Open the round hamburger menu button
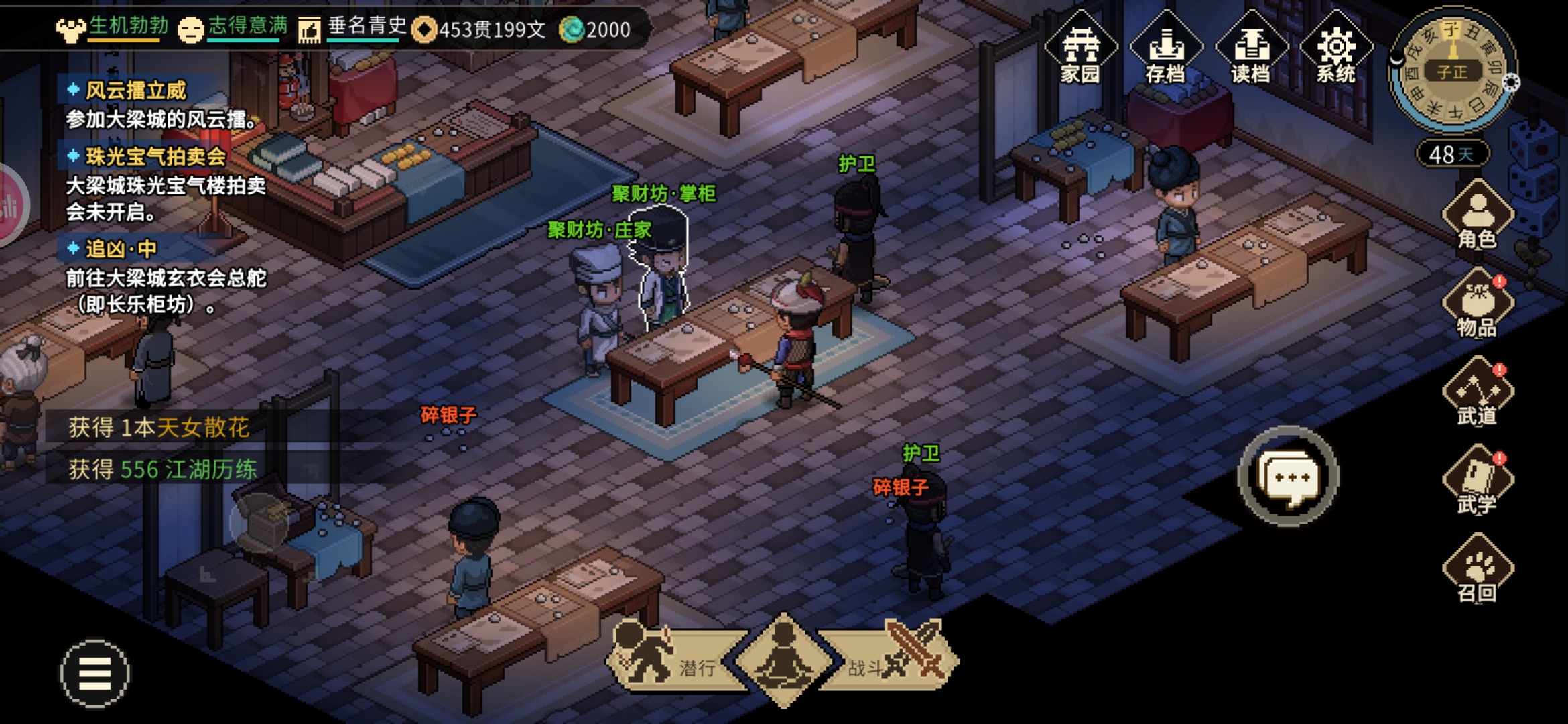This screenshot has width=1568, height=724. [95, 674]
